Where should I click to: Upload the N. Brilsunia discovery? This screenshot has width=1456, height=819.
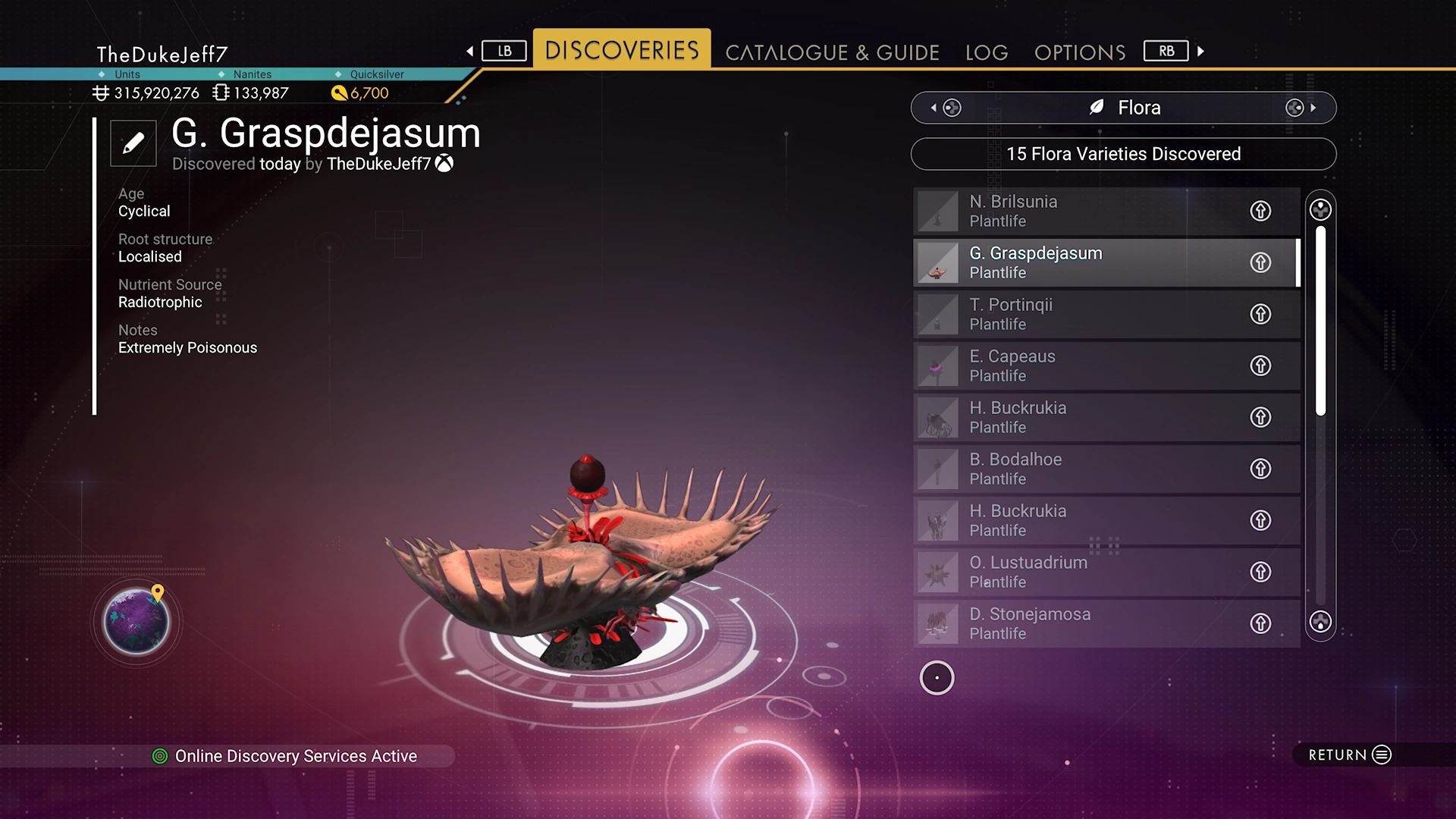[x=1260, y=211]
